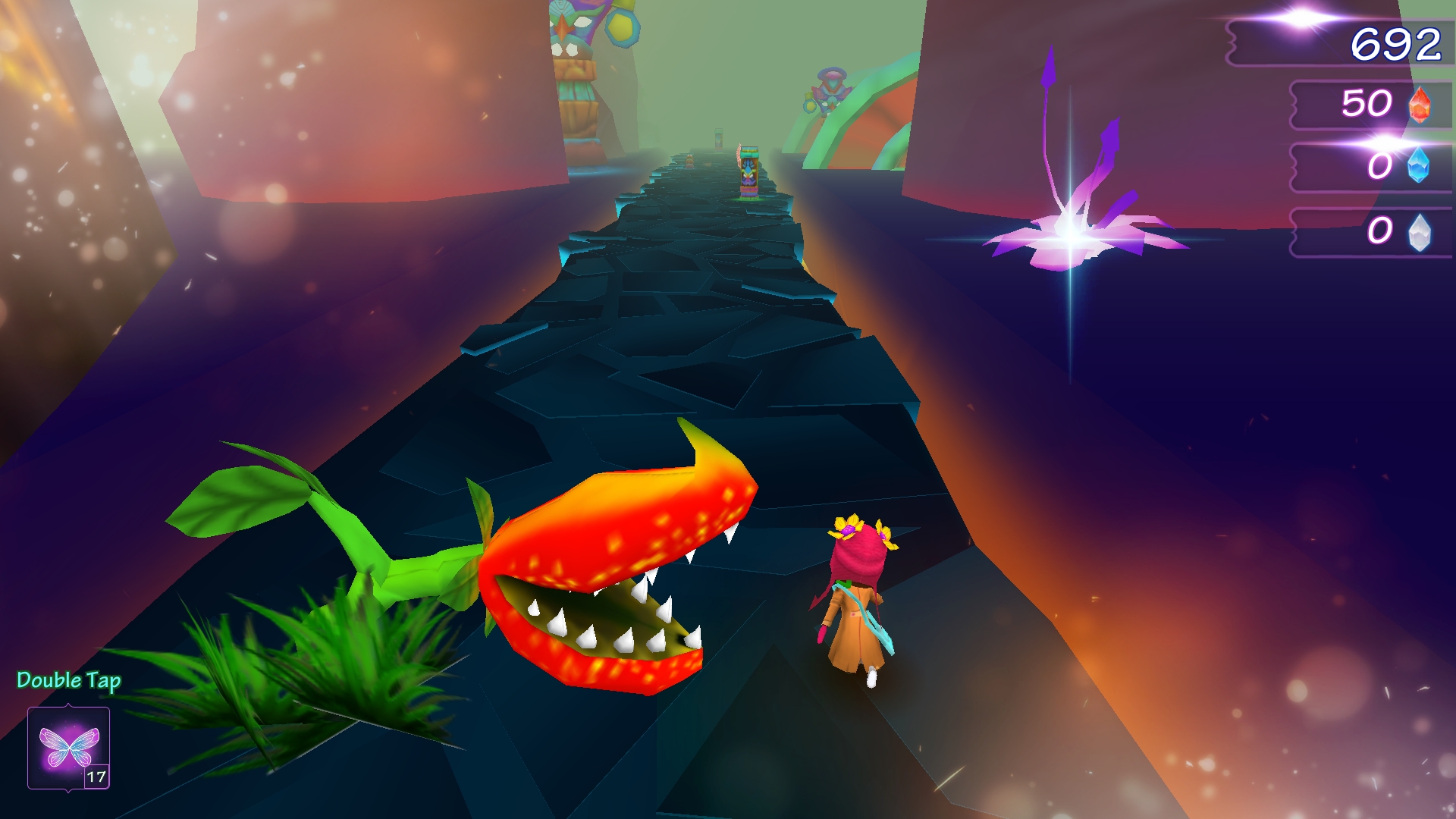This screenshot has height=819, width=1456.
Task: Activate the butterfly power-up icon
Action: pyautogui.click(x=69, y=748)
